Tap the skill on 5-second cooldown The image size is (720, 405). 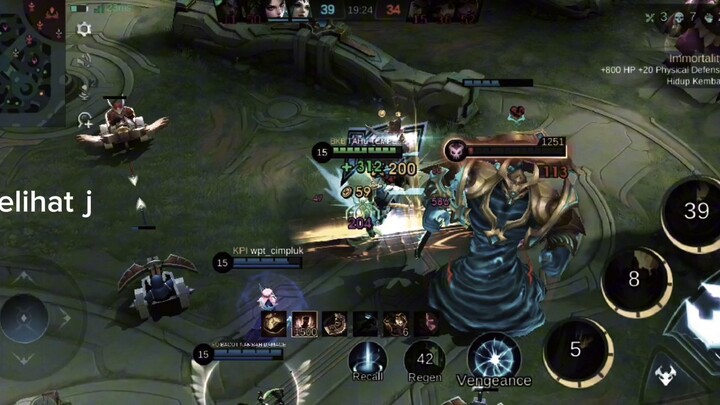(576, 350)
